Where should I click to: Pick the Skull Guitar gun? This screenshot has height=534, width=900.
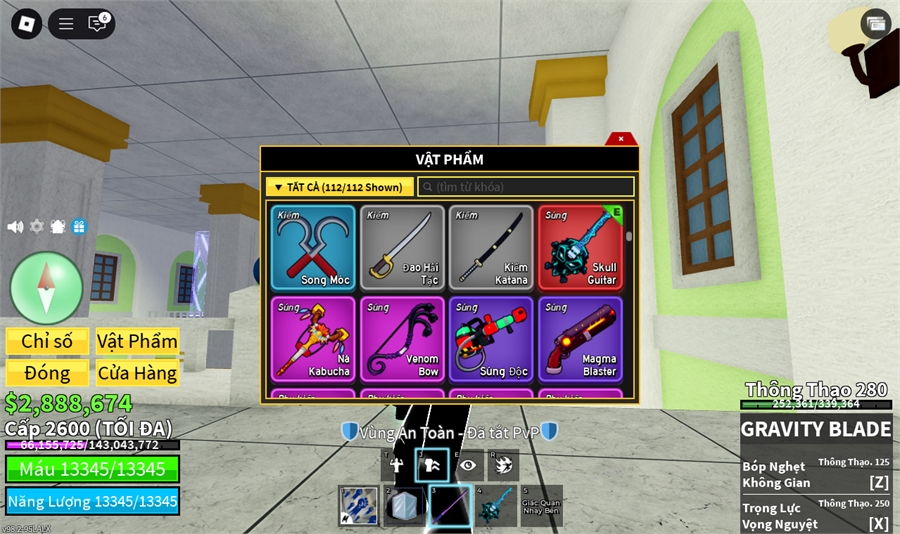click(x=580, y=248)
